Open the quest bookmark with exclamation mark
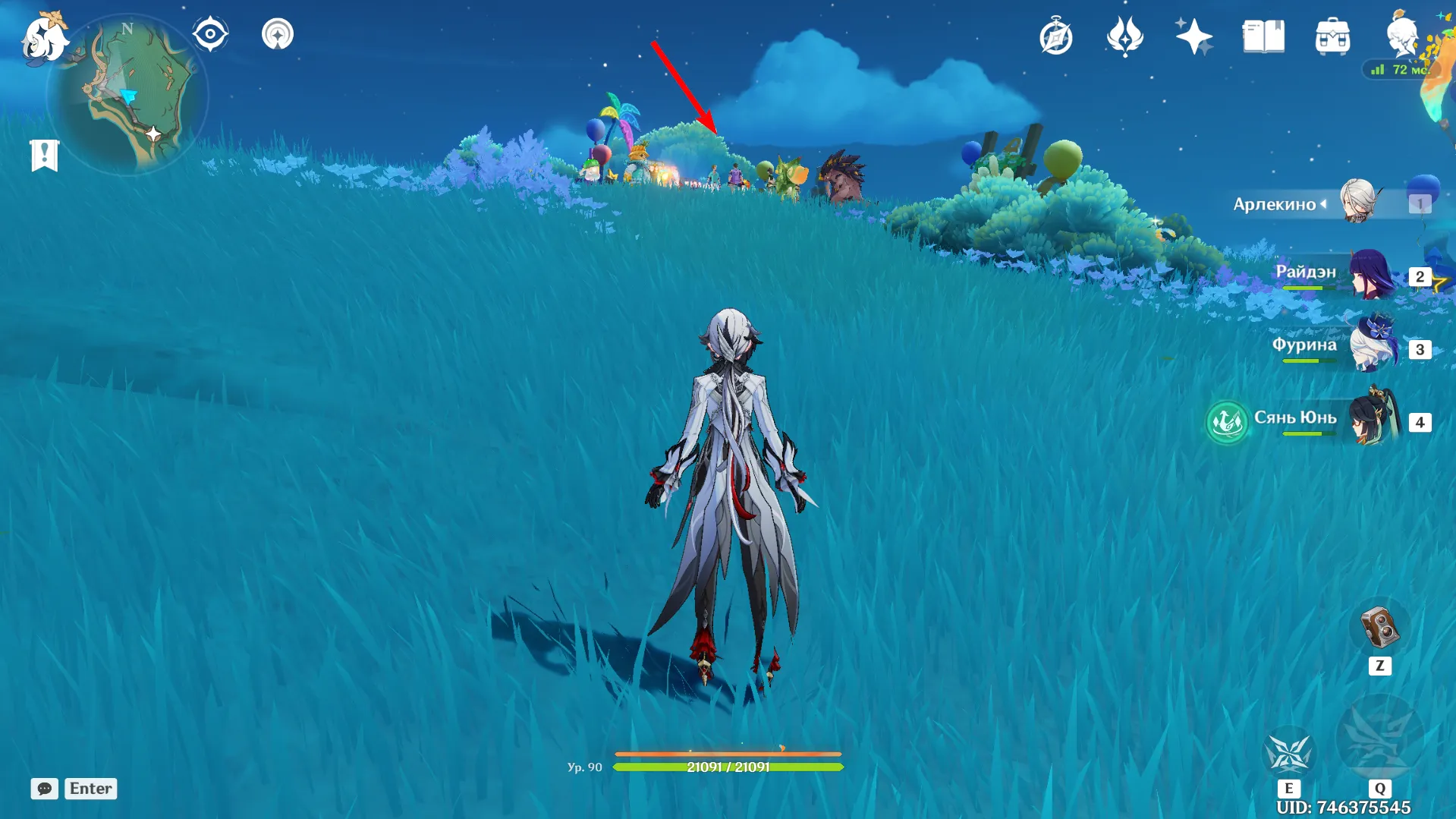Viewport: 1456px width, 819px height. coord(45,156)
